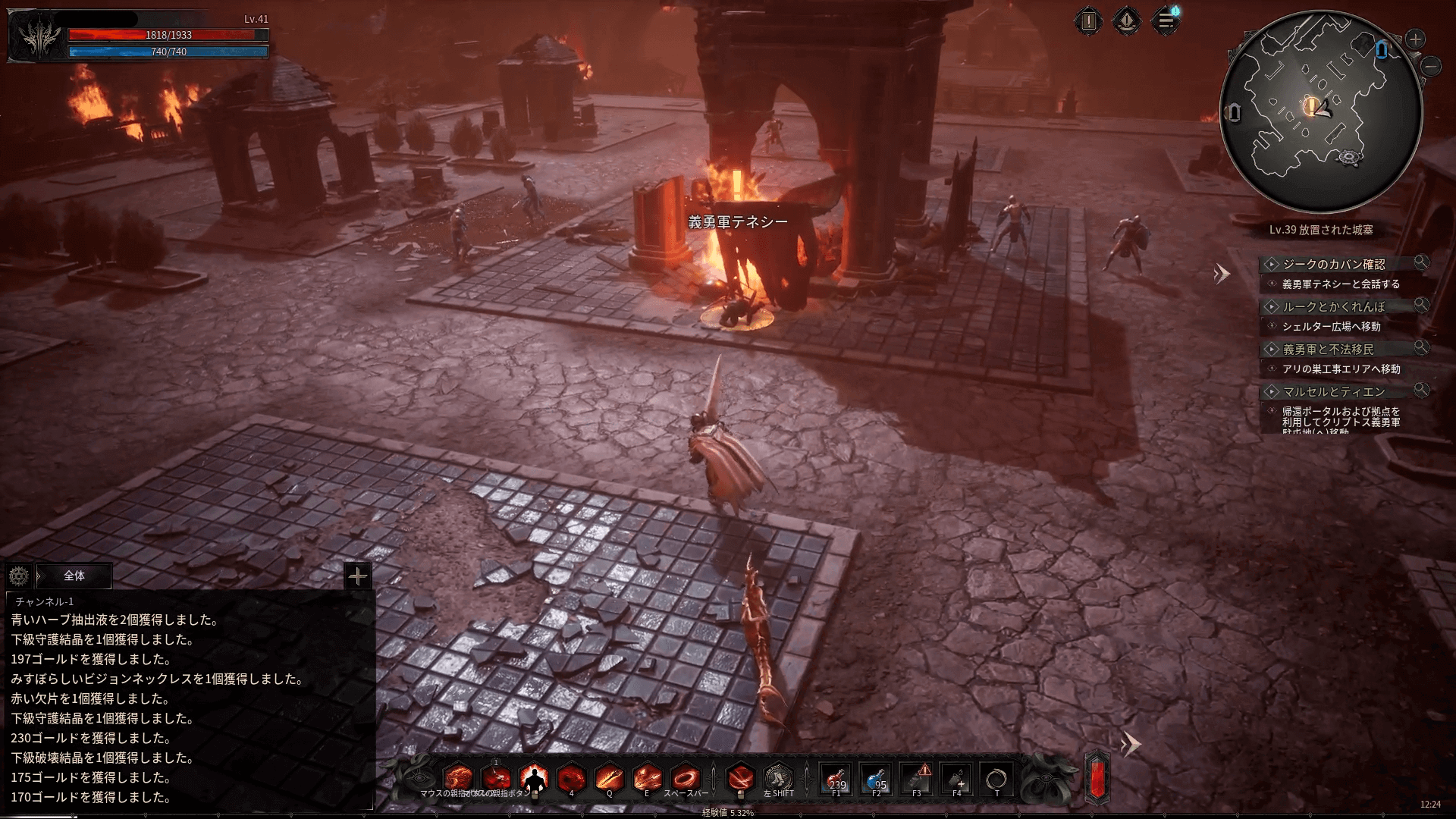
Task: Zoom out the minimap with the minus button
Action: click(x=1432, y=66)
